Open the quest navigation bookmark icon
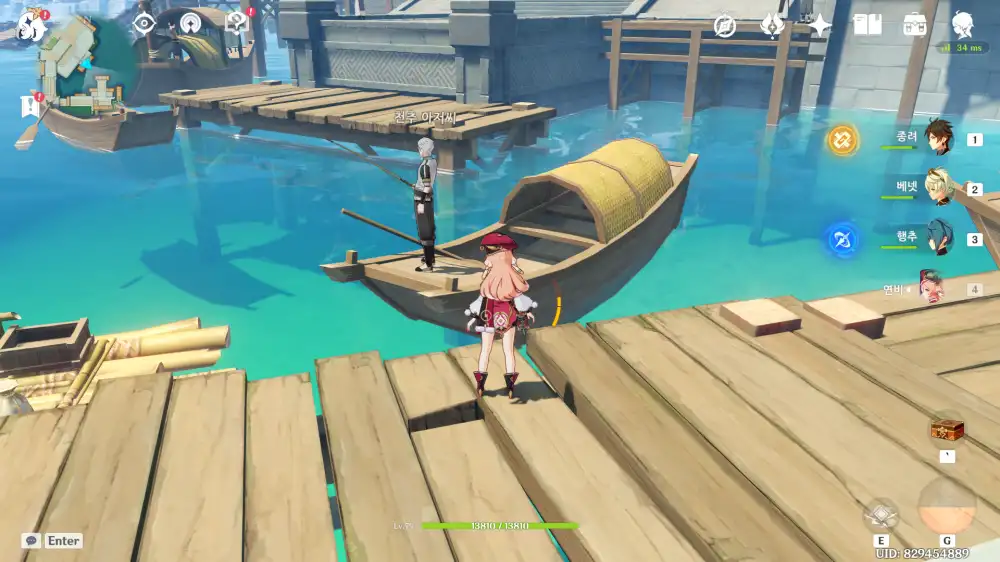The image size is (1000, 562). [x=30, y=104]
